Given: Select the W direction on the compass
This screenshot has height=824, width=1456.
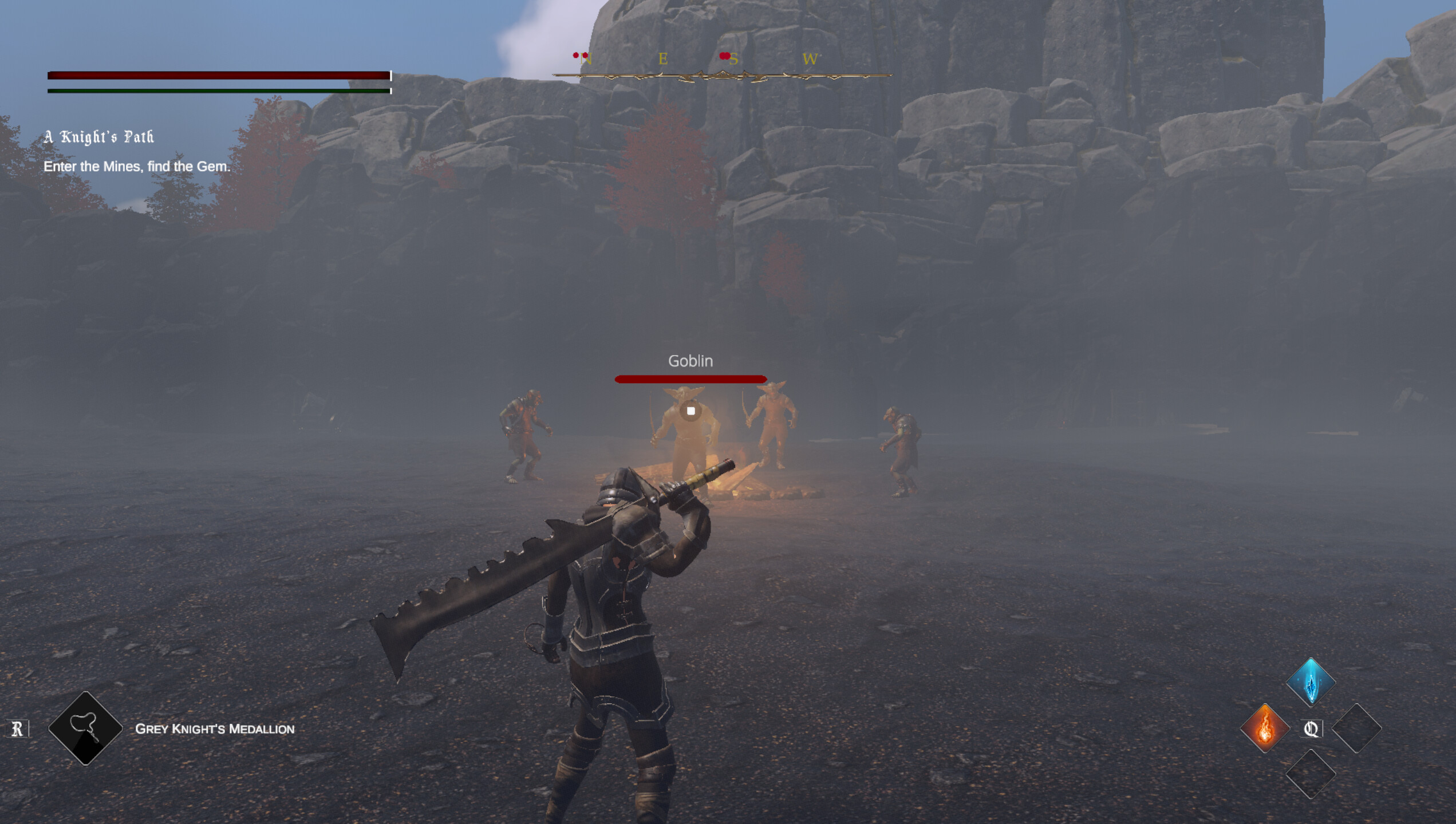Looking at the screenshot, I should pyautogui.click(x=810, y=59).
